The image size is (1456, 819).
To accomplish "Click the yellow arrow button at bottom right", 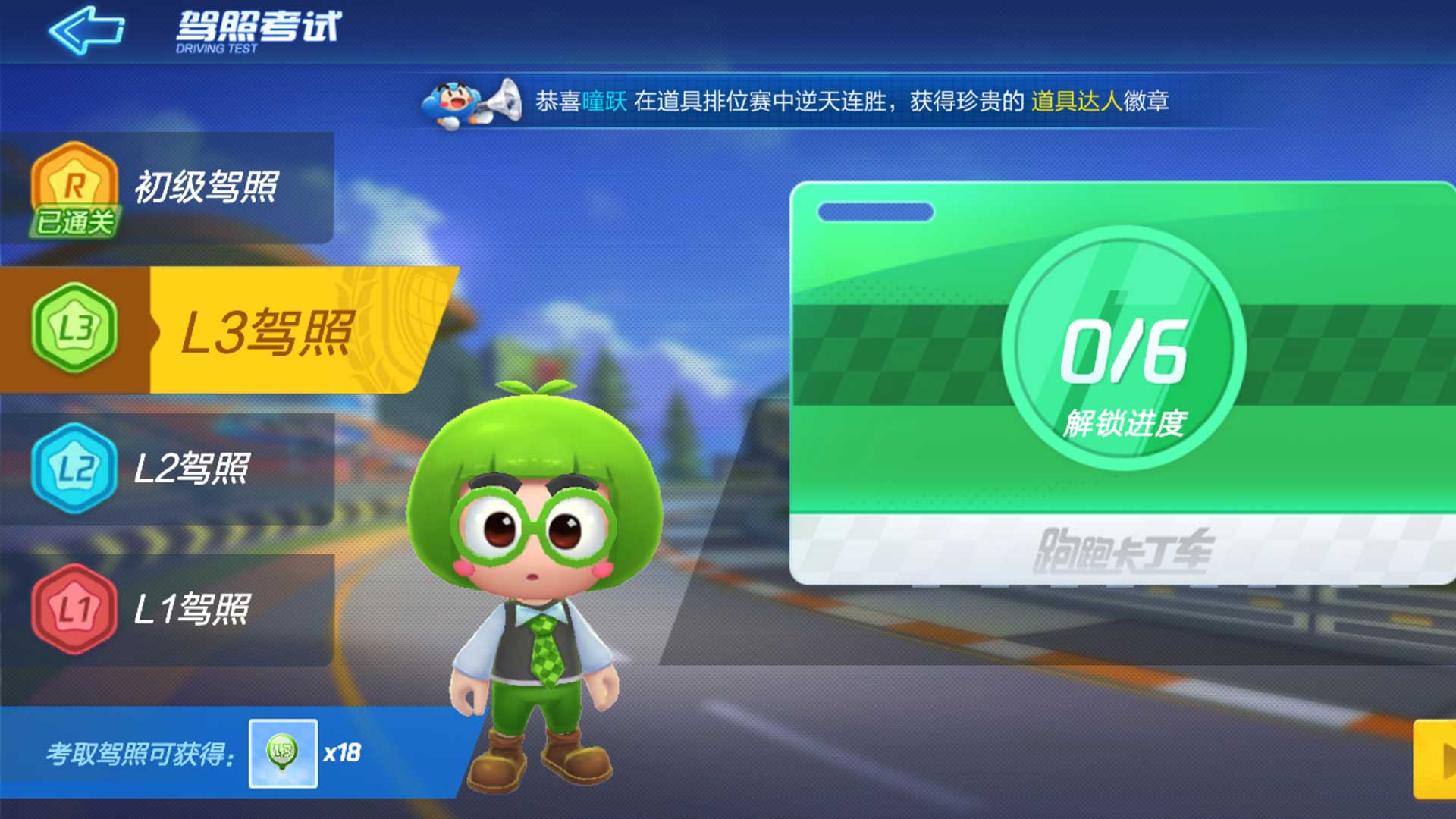I will point(1441,762).
